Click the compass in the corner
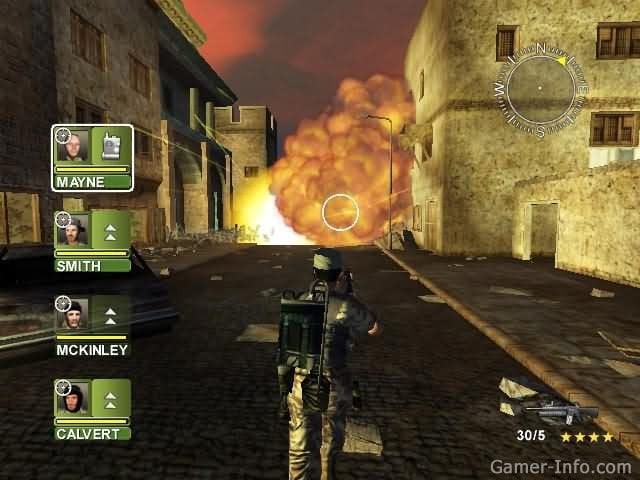This screenshot has width=640, height=480. pyautogui.click(x=540, y=91)
